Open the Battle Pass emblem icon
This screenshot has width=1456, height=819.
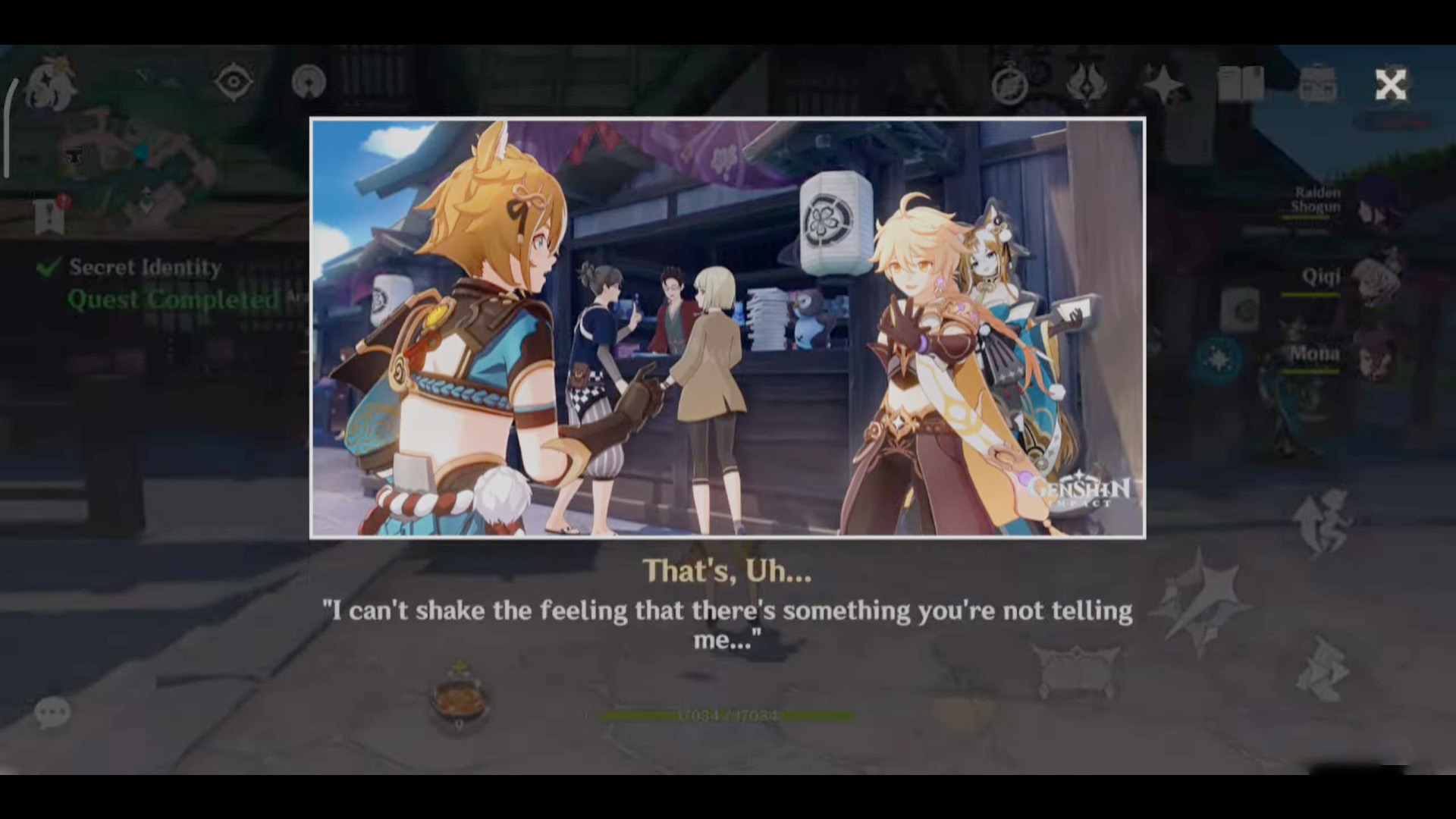point(1087,84)
